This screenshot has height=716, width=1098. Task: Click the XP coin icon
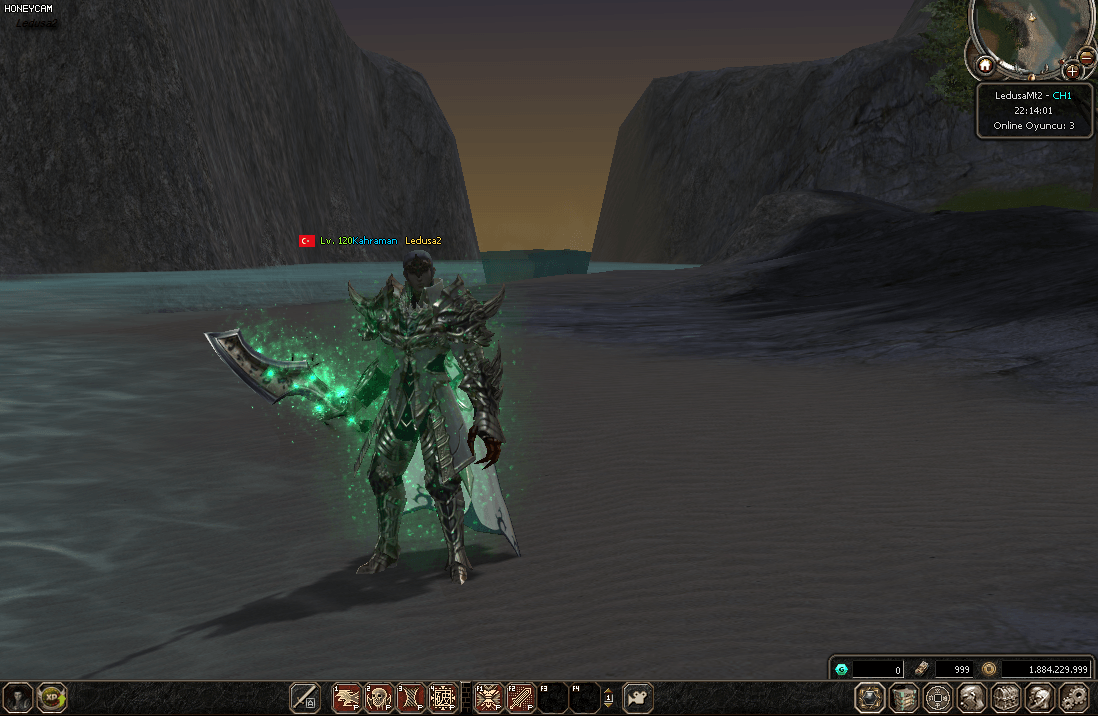pyautogui.click(x=51, y=697)
